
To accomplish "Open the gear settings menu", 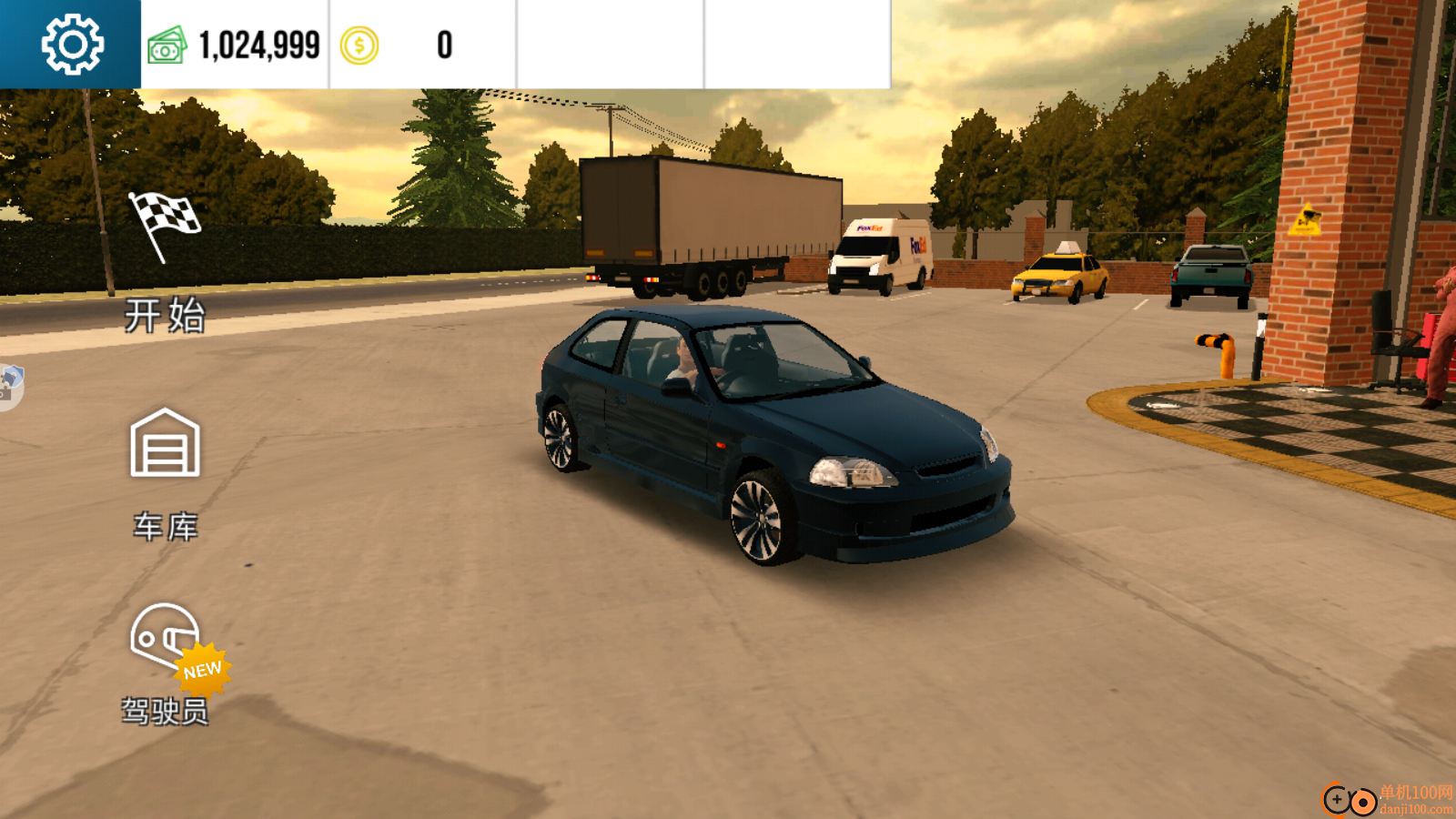I will (72, 45).
